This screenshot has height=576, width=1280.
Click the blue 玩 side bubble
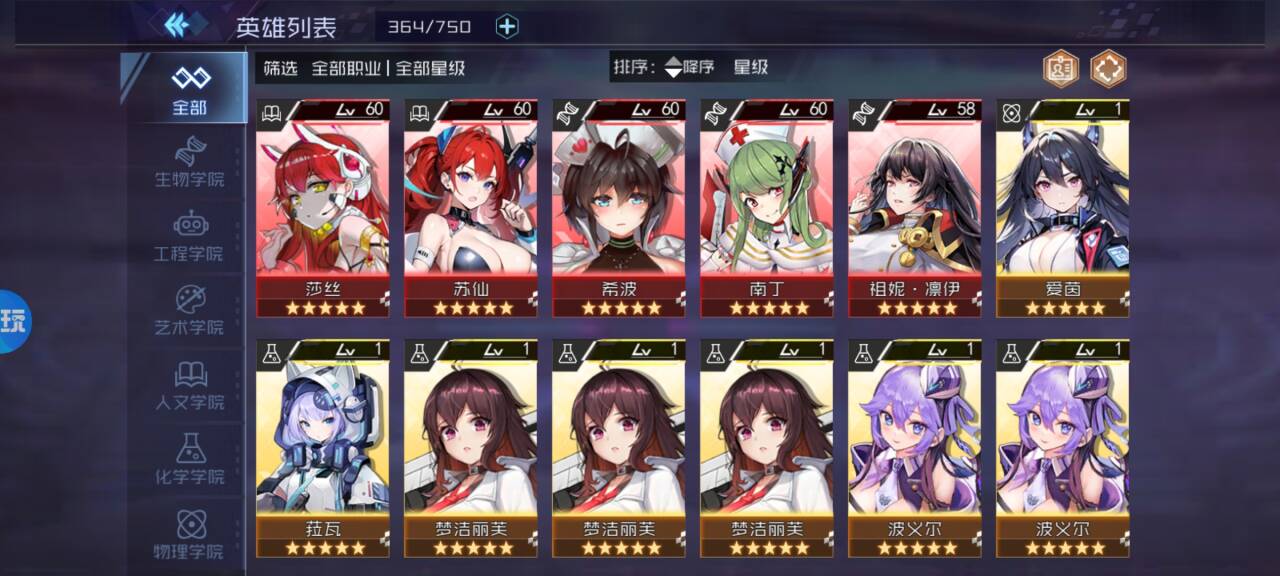(x=15, y=322)
